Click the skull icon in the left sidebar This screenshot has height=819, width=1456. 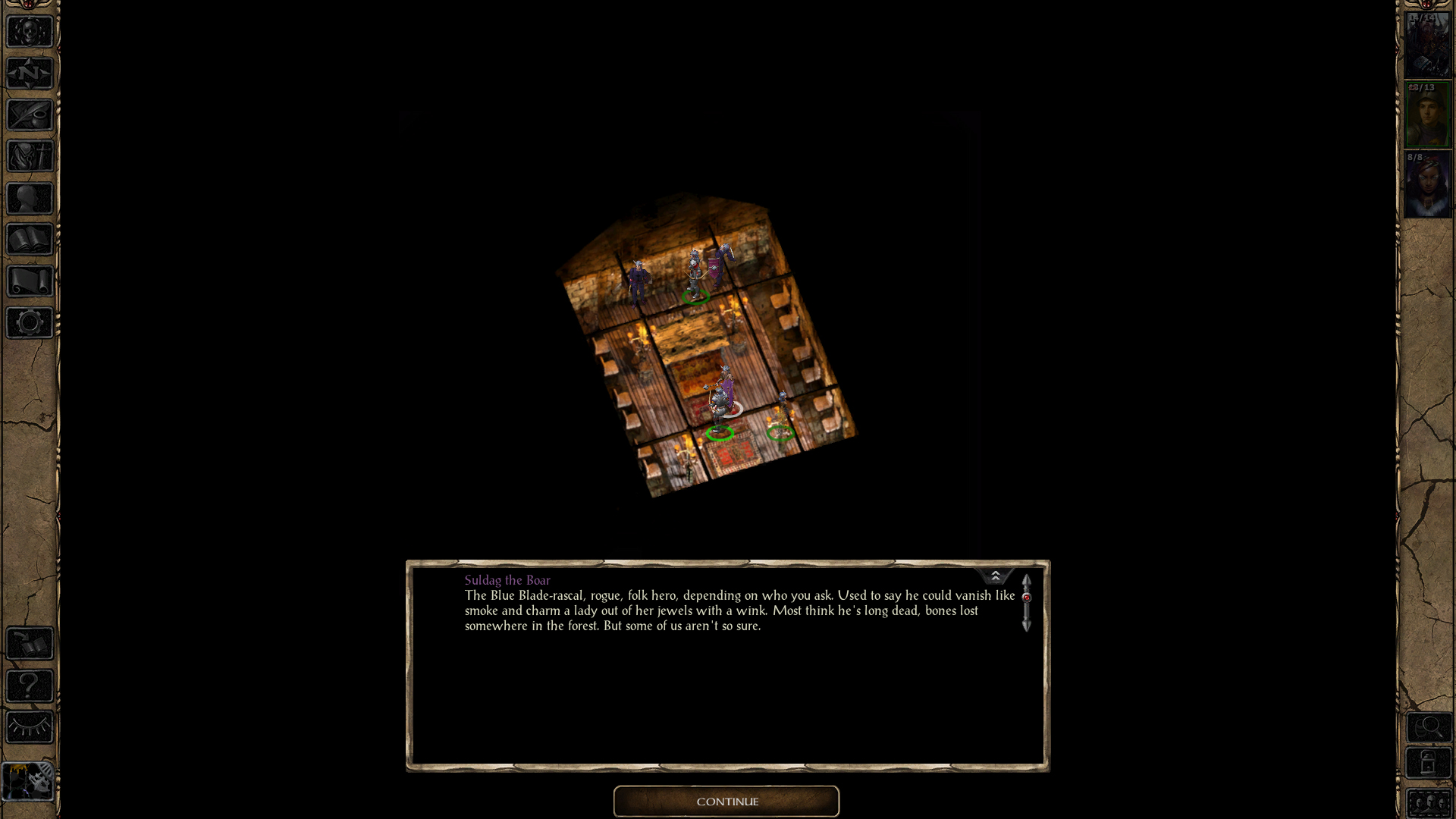pos(30,32)
